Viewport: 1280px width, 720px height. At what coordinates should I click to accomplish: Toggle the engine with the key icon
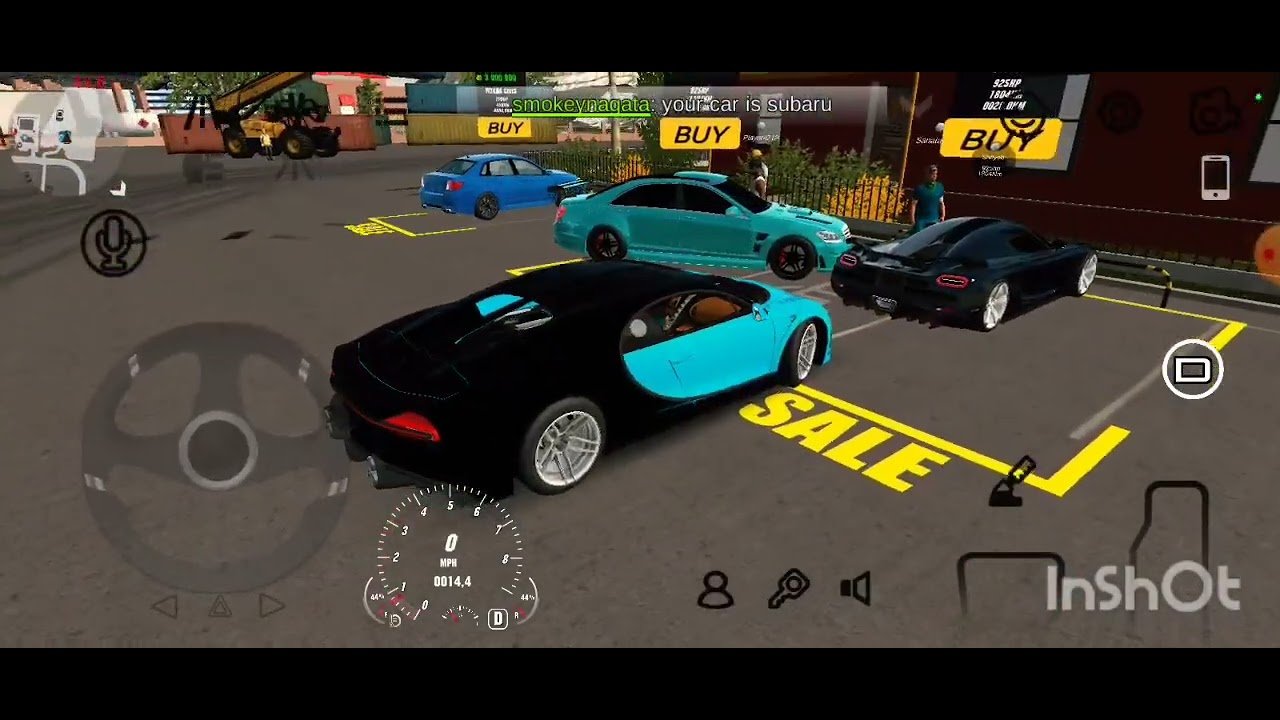(x=788, y=589)
